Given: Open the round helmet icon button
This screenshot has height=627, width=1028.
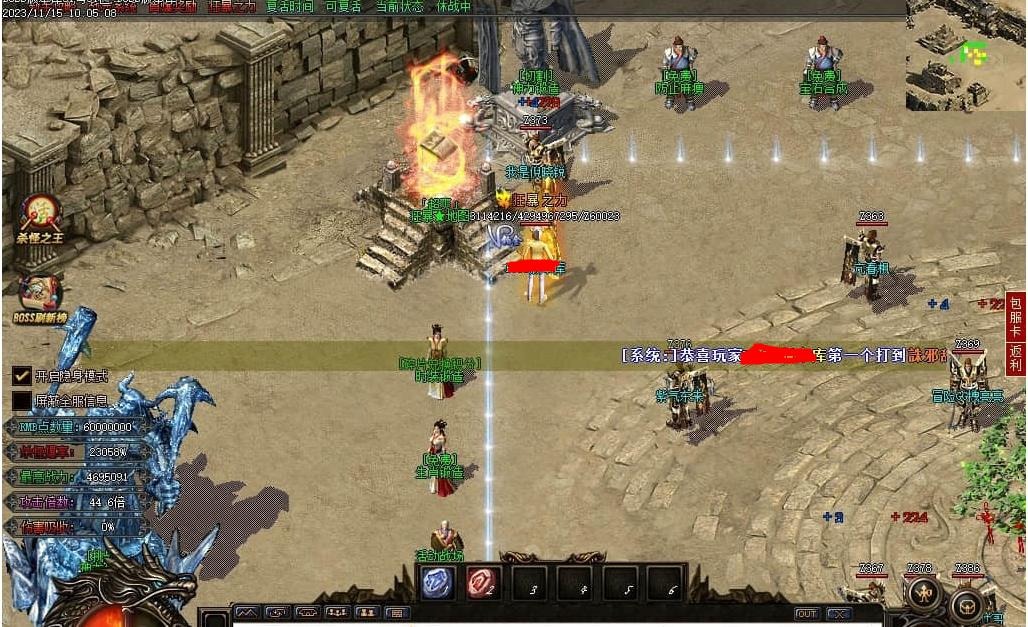Looking at the screenshot, I should coord(967,604).
